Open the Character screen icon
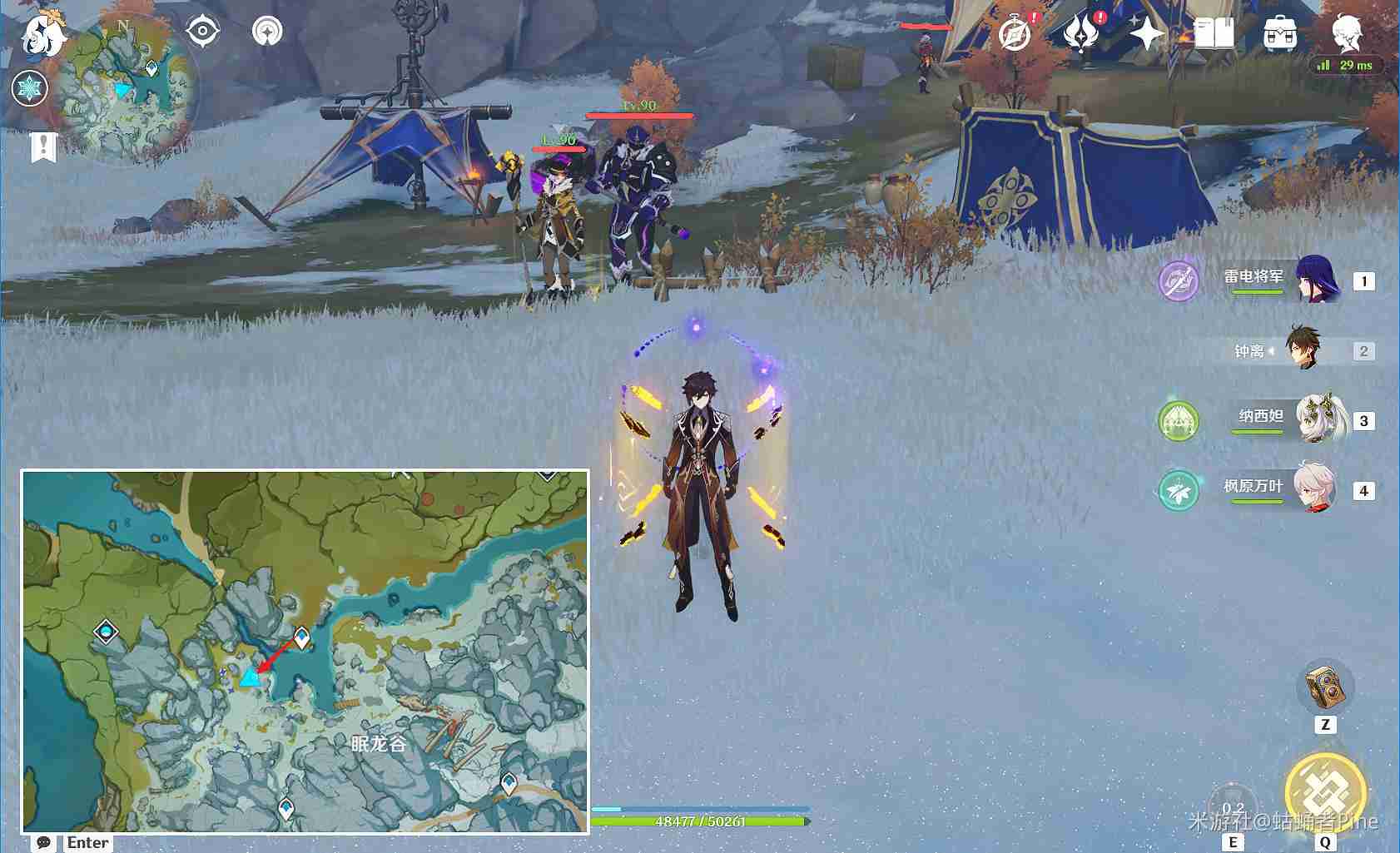This screenshot has width=1400, height=853. pyautogui.click(x=1346, y=32)
